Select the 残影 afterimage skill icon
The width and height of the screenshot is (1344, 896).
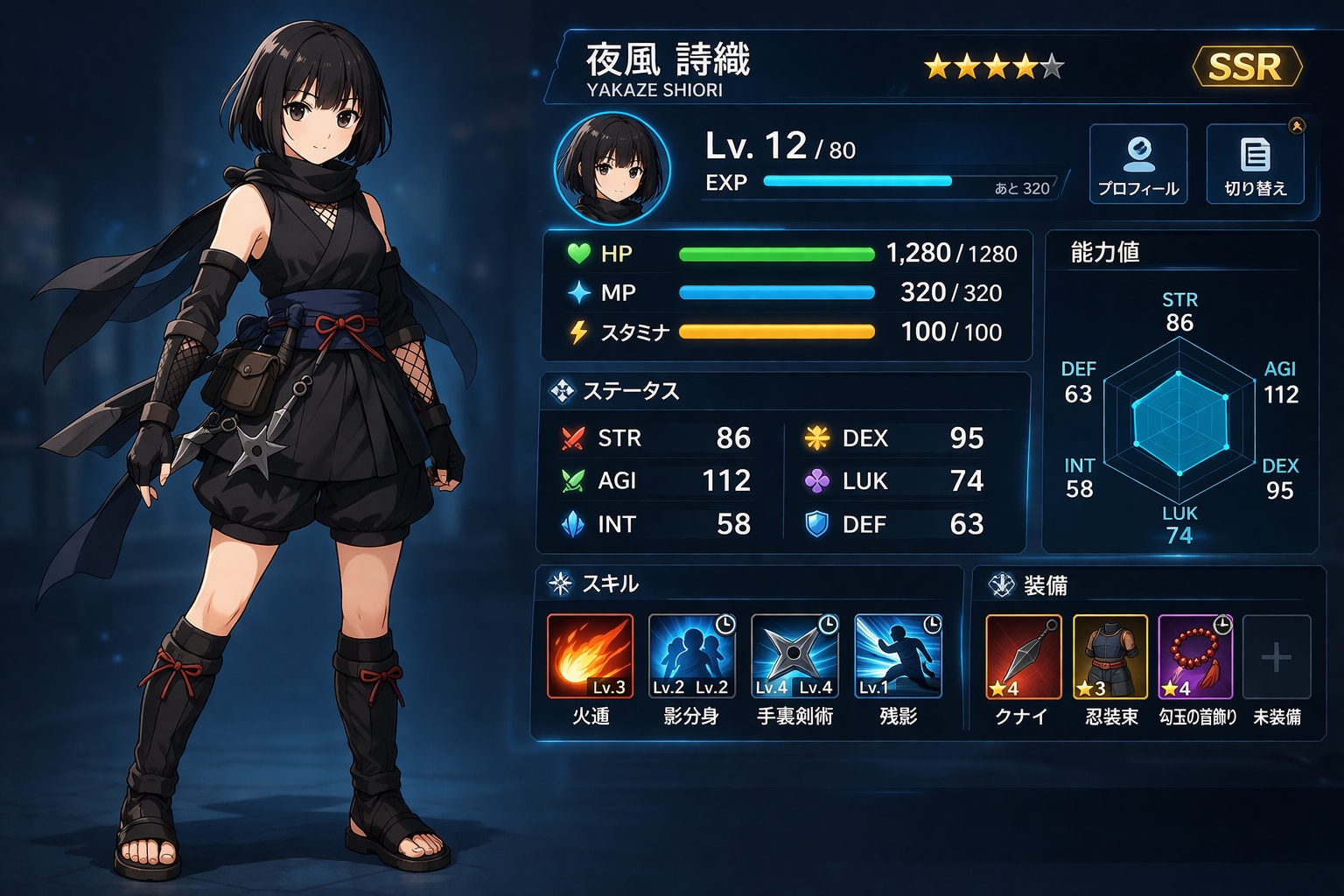click(x=898, y=656)
